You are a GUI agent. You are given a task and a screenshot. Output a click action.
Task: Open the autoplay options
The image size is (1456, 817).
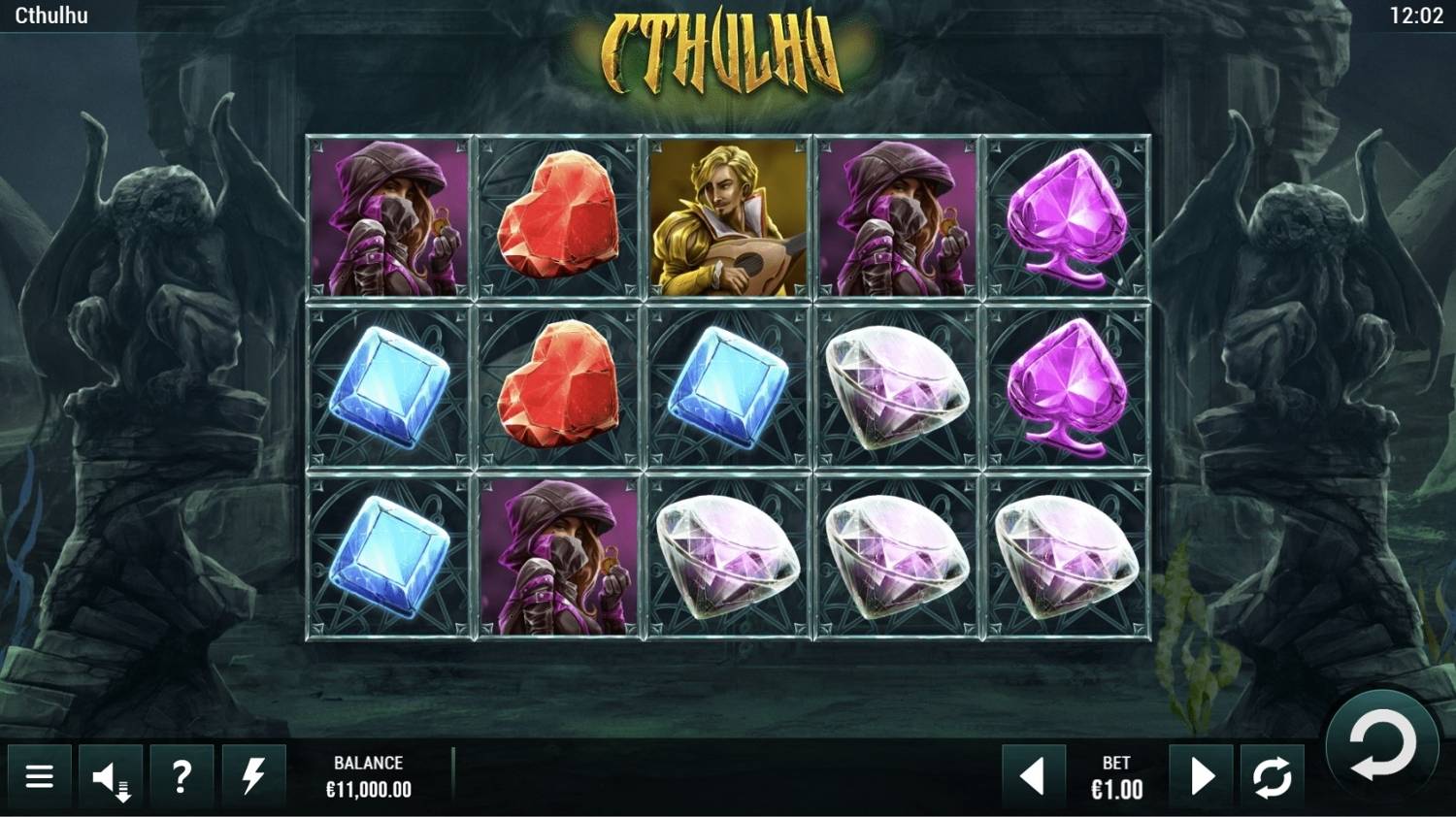click(x=1272, y=776)
